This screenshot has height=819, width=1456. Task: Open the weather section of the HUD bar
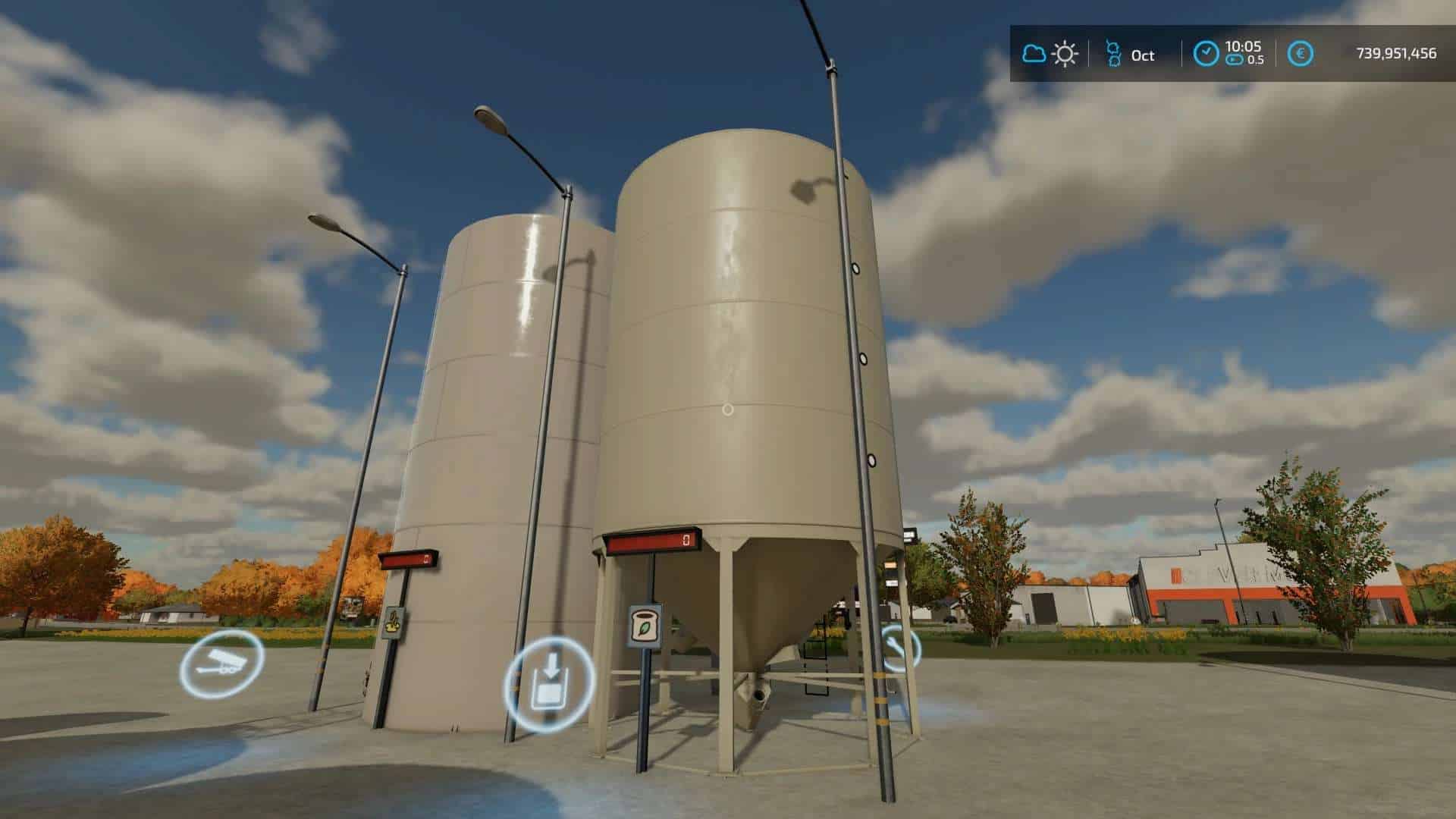click(1048, 53)
